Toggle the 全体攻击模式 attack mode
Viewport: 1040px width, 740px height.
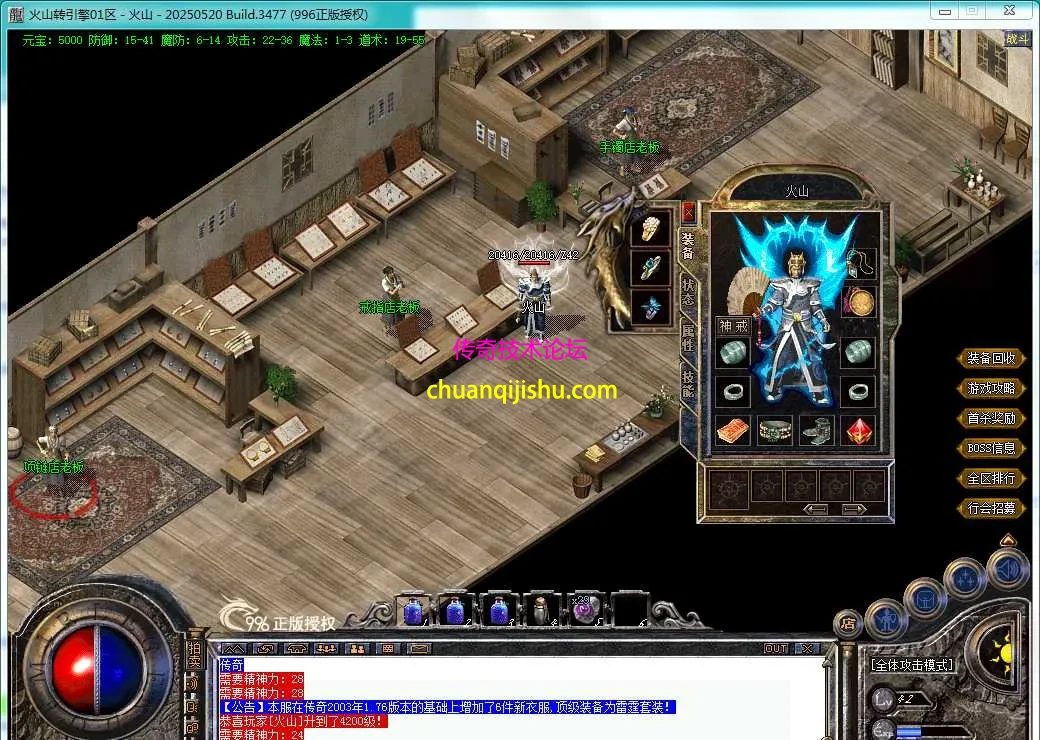pos(911,664)
